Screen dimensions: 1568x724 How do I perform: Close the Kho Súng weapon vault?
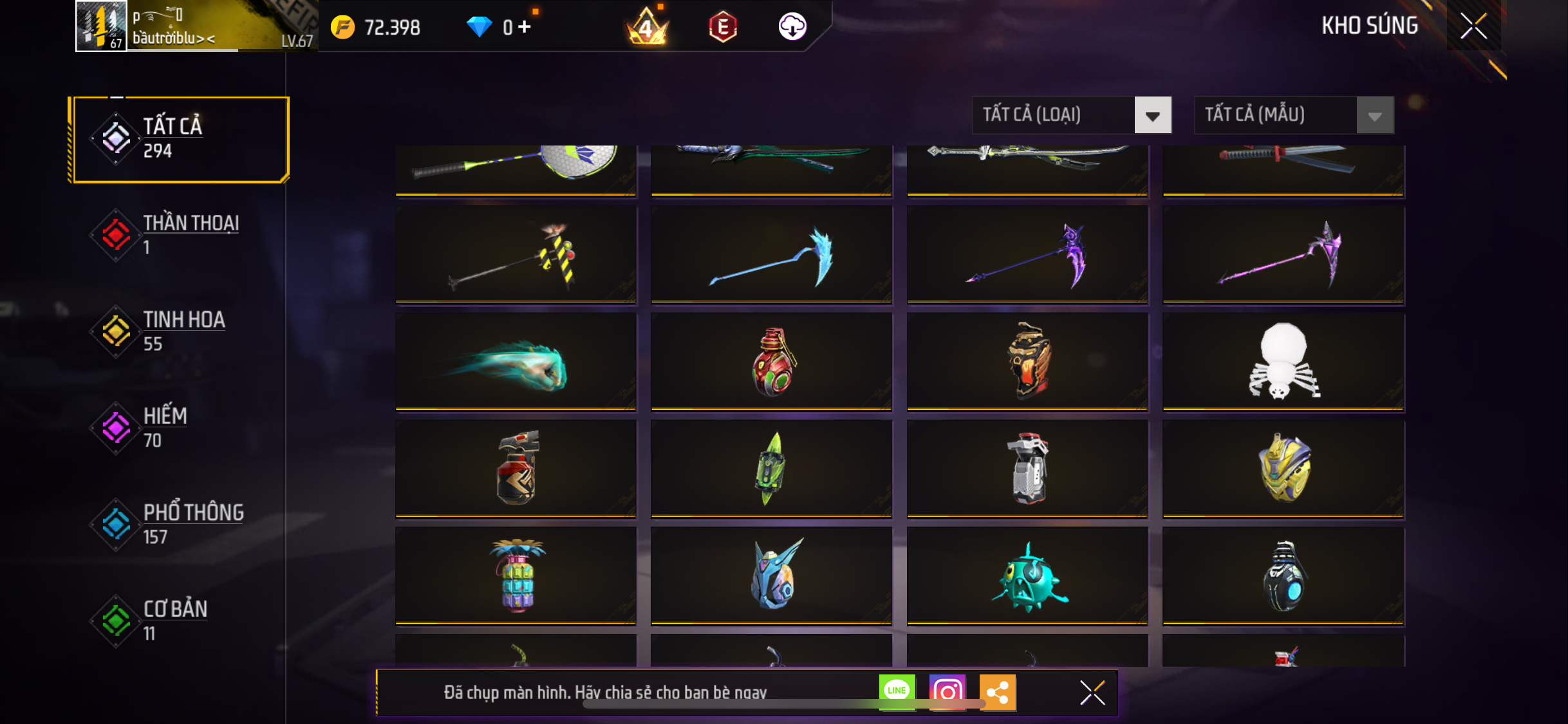pos(1473,26)
